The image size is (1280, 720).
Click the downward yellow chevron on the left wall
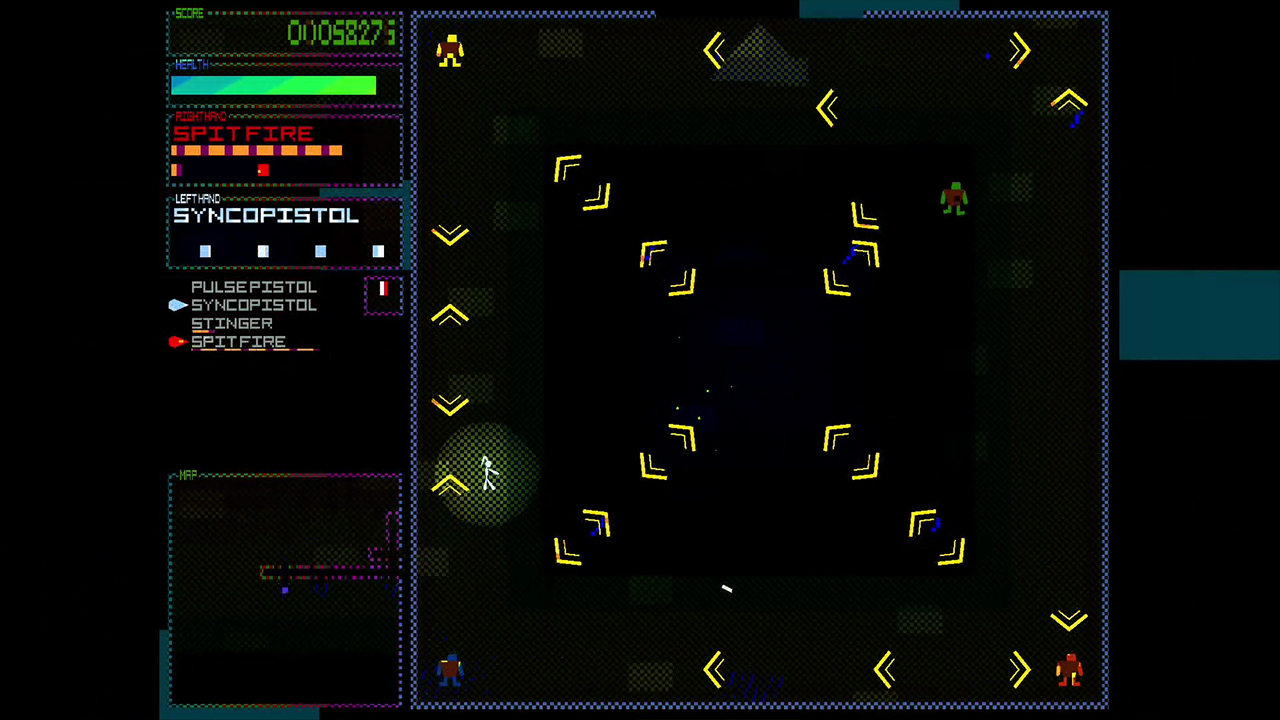coord(449,234)
